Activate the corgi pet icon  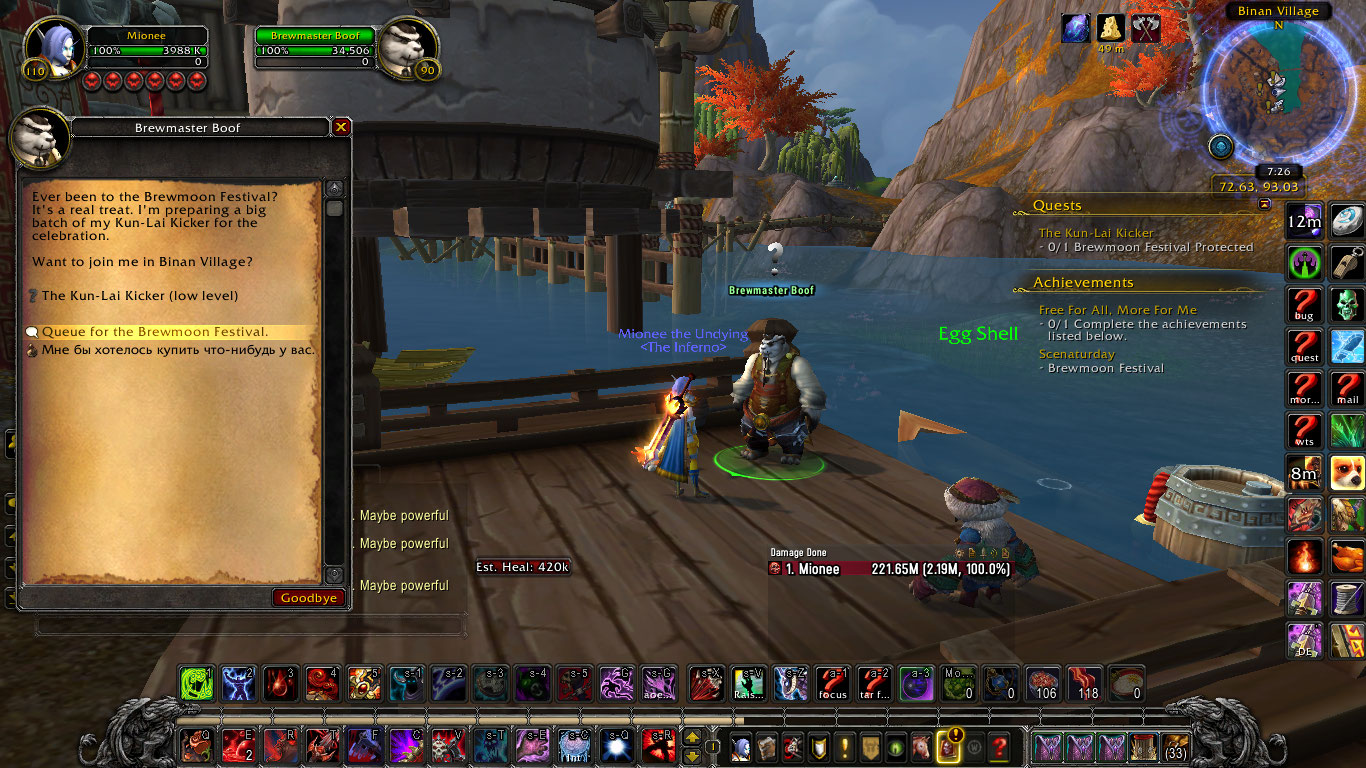[x=1347, y=473]
